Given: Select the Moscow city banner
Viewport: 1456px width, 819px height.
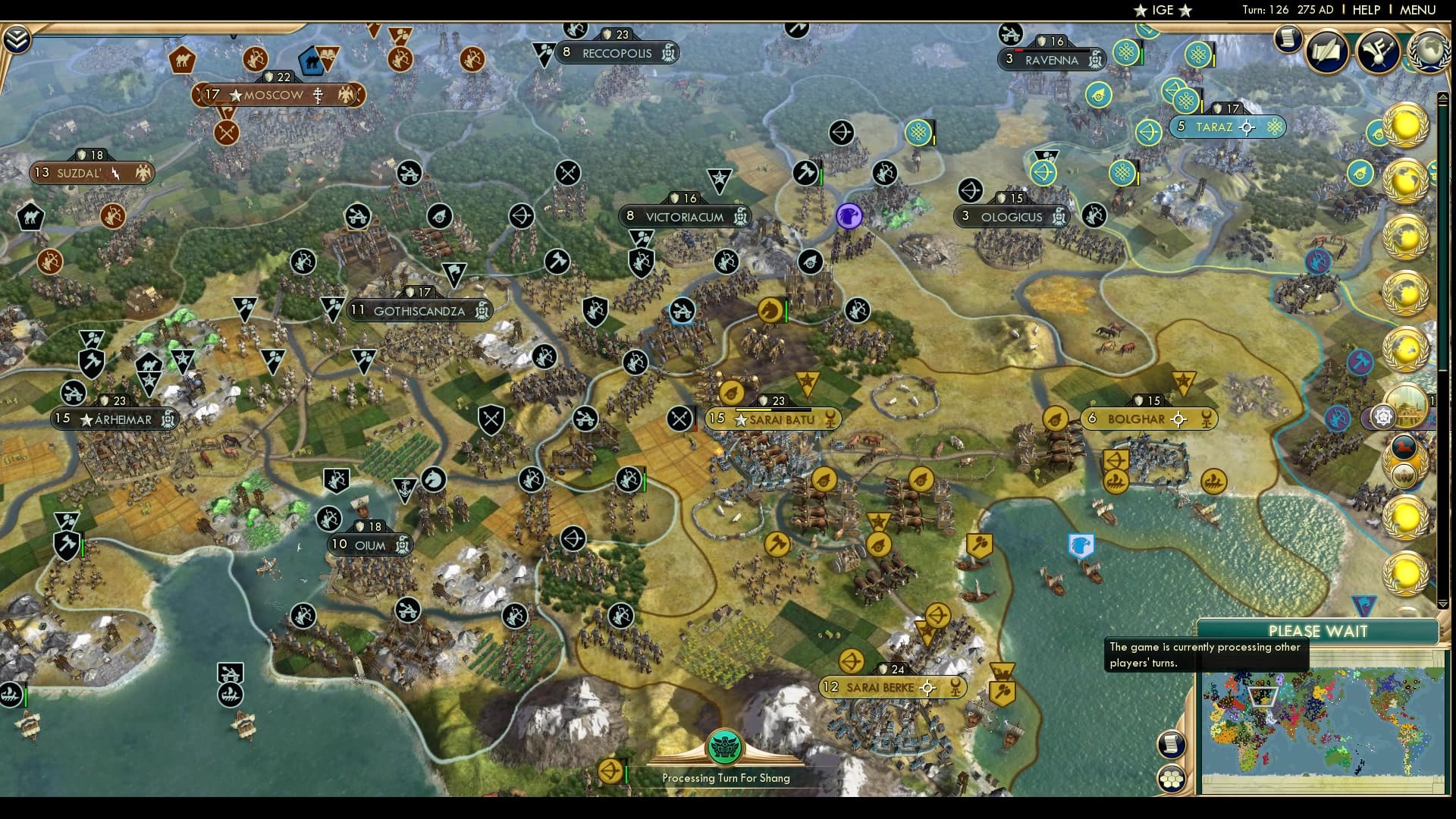Looking at the screenshot, I should click(278, 95).
